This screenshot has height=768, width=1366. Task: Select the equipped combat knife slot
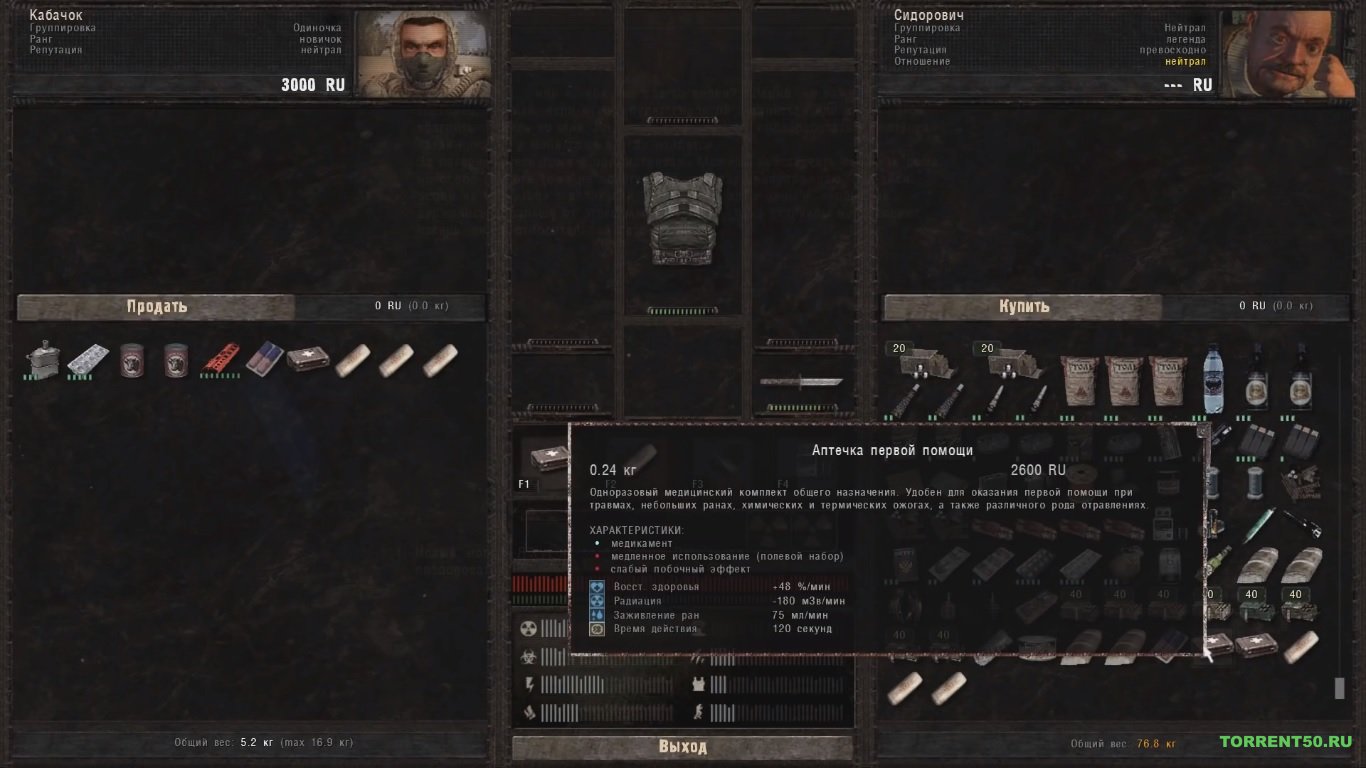coord(801,381)
